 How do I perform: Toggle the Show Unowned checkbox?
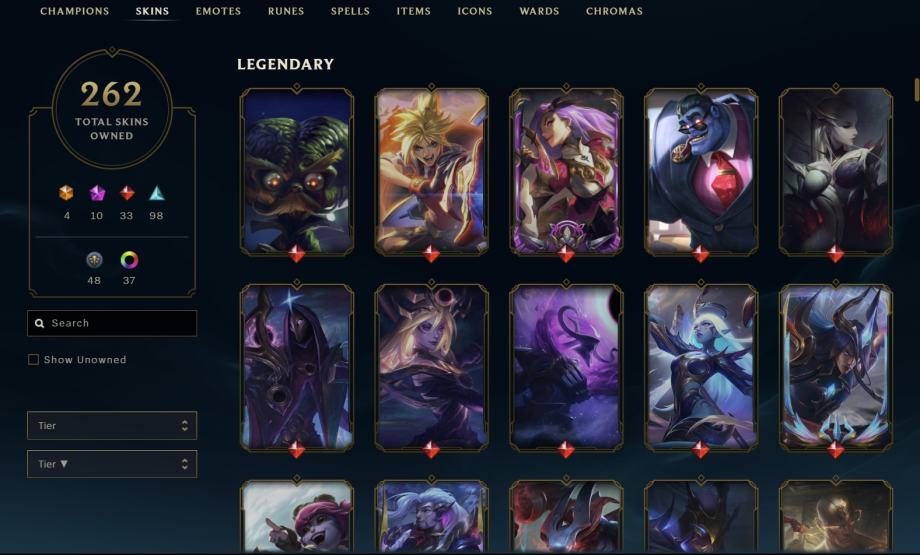[x=34, y=360]
